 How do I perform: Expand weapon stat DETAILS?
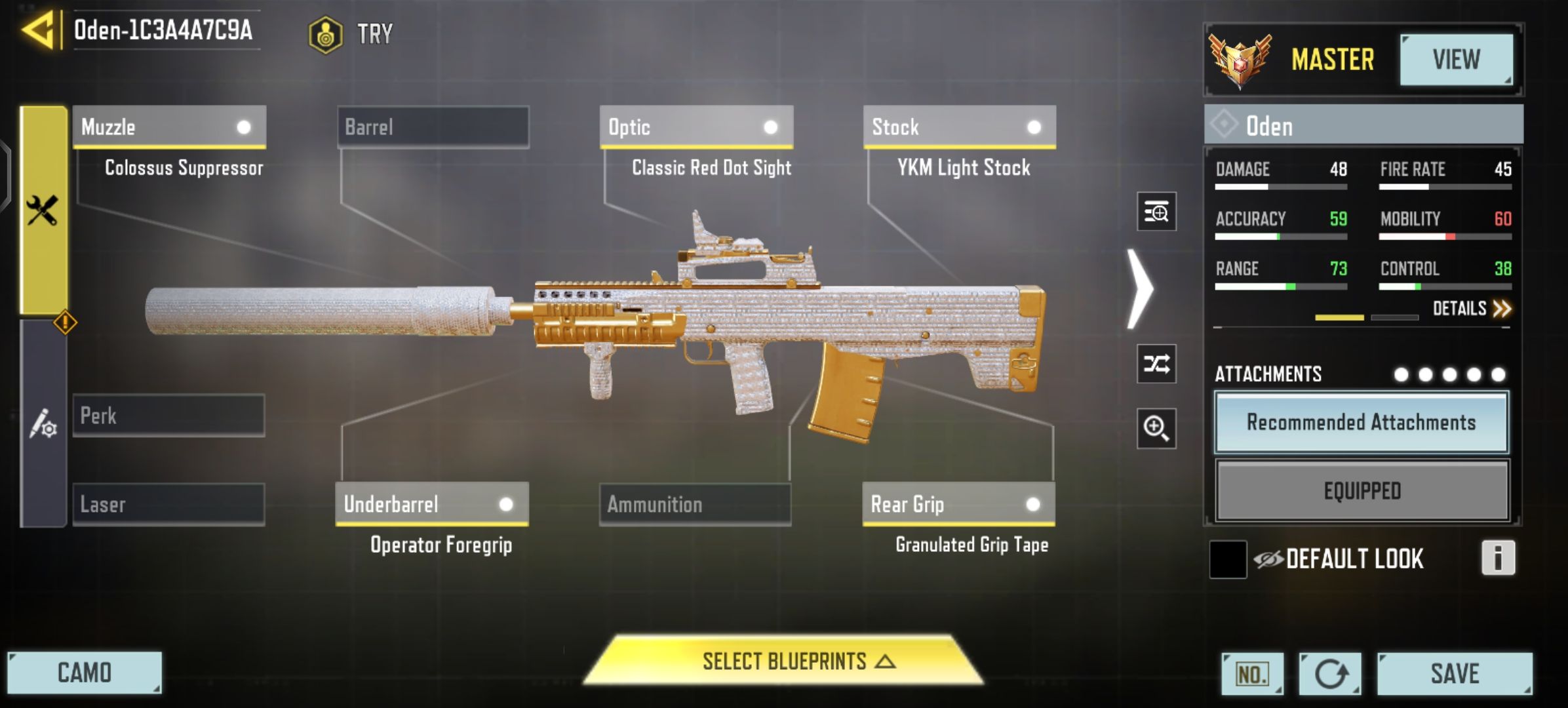click(x=1471, y=309)
